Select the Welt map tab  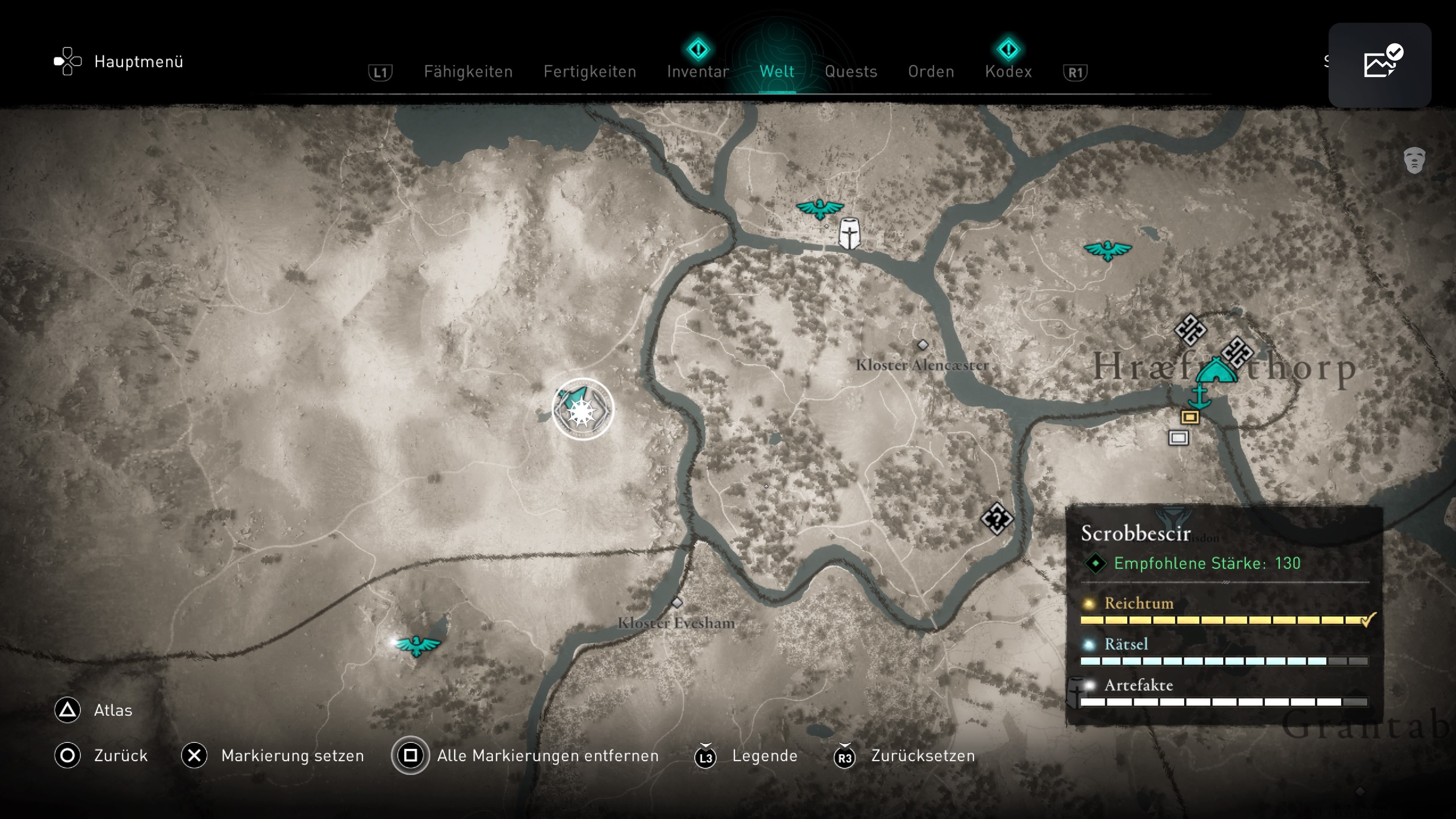[x=777, y=72]
